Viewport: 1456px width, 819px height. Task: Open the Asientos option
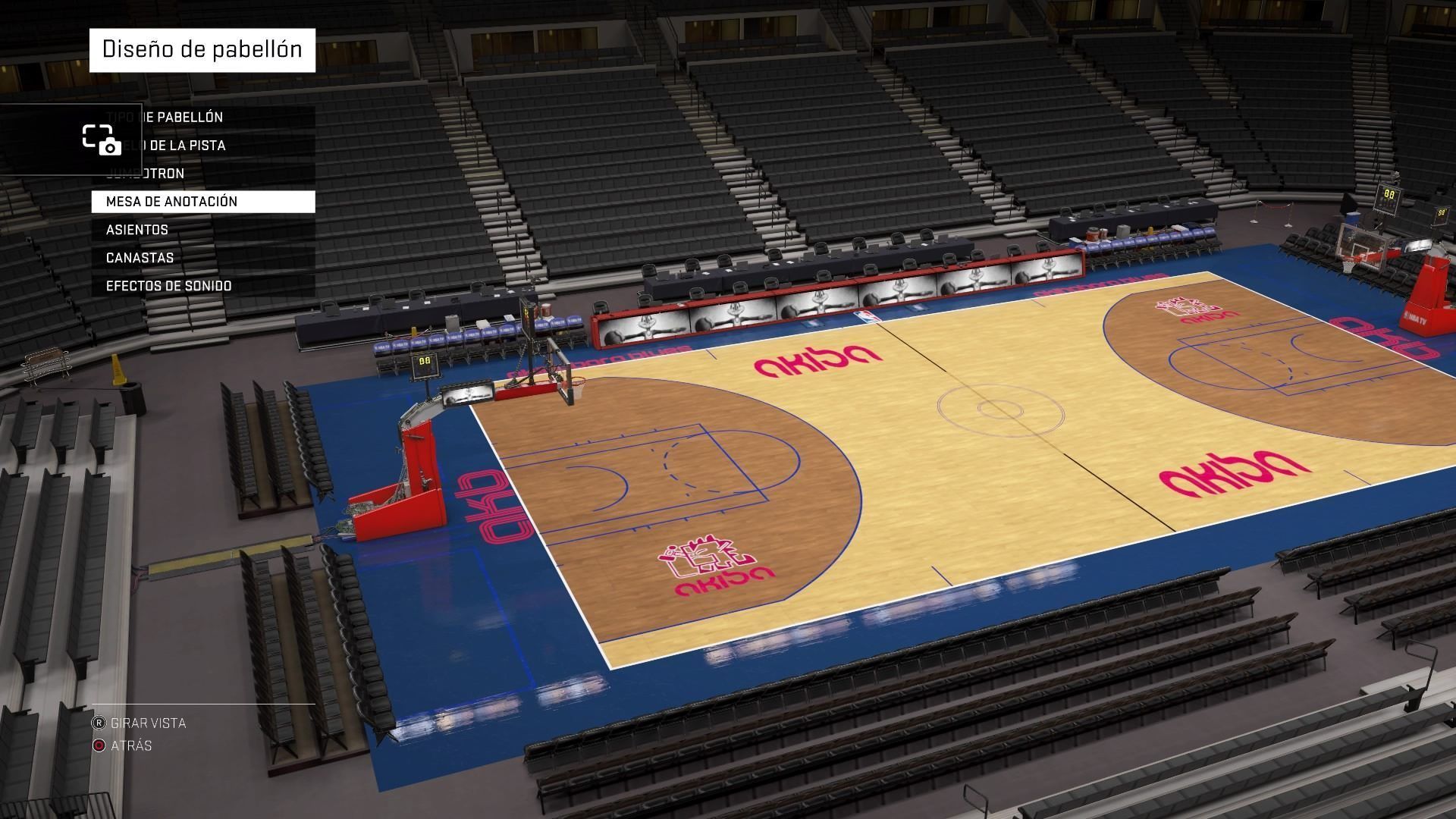pyautogui.click(x=202, y=230)
